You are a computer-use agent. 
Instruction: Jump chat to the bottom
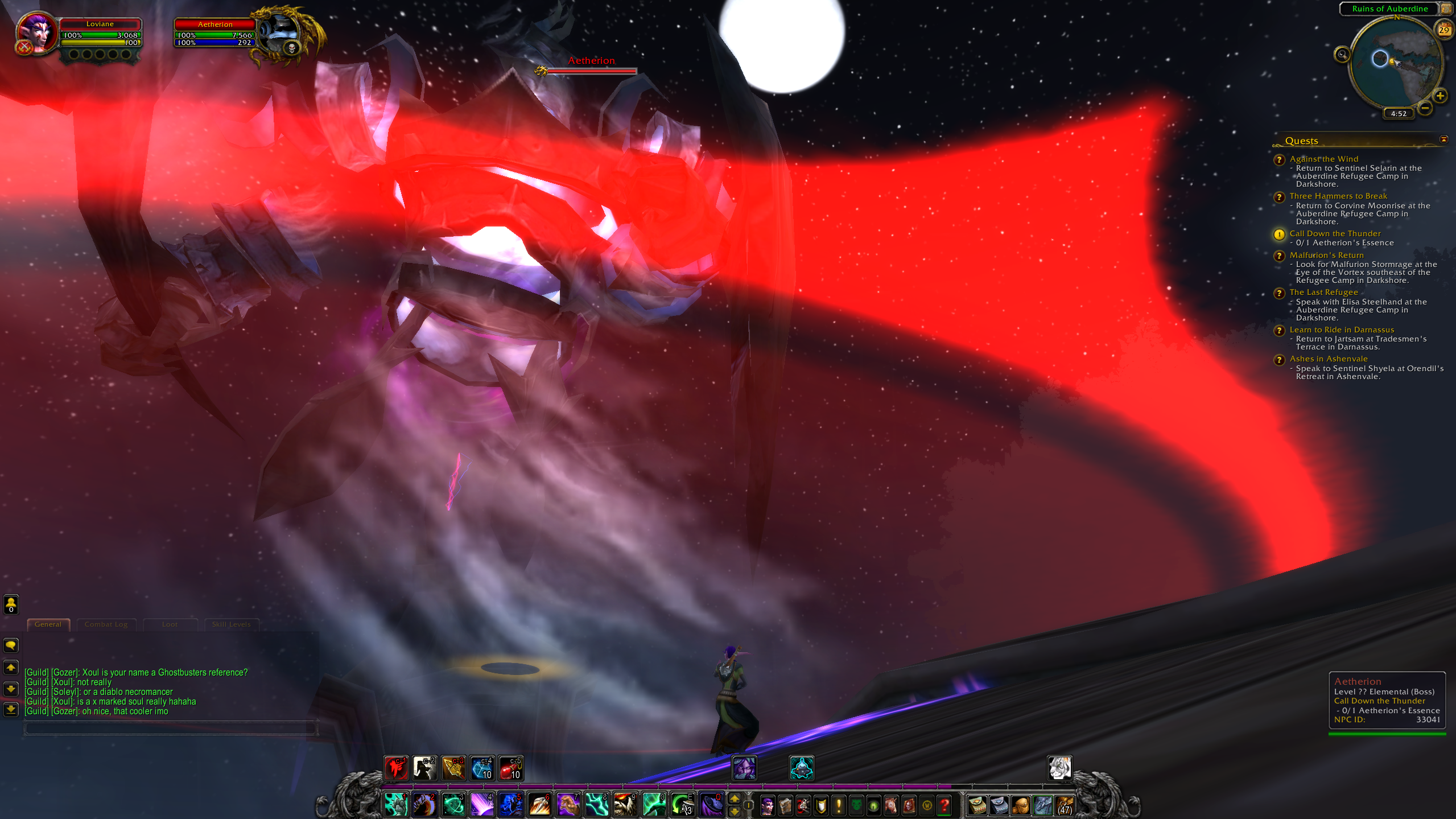coord(11,710)
